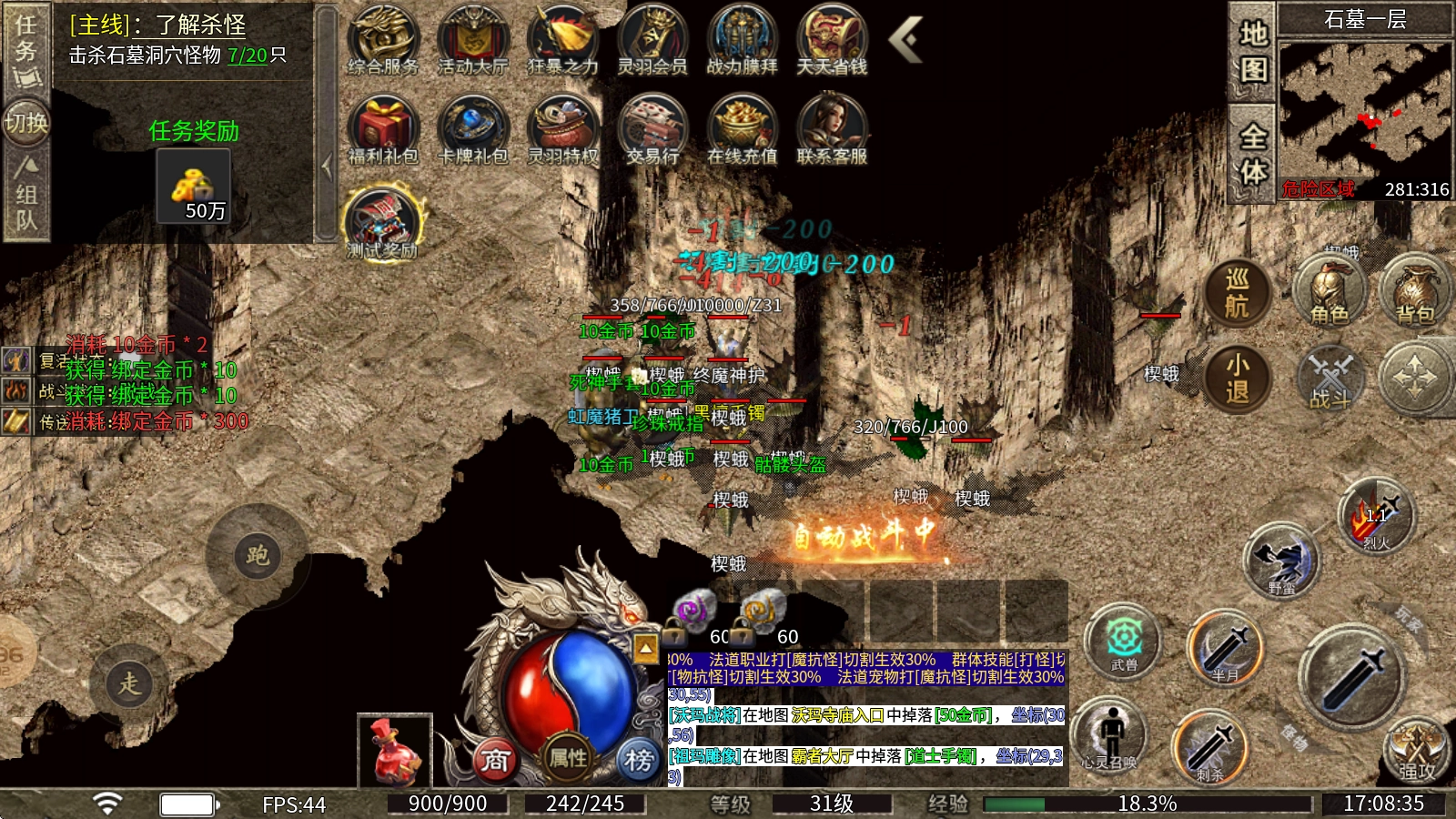Claim the 测试奖励 chest icon

[x=383, y=221]
